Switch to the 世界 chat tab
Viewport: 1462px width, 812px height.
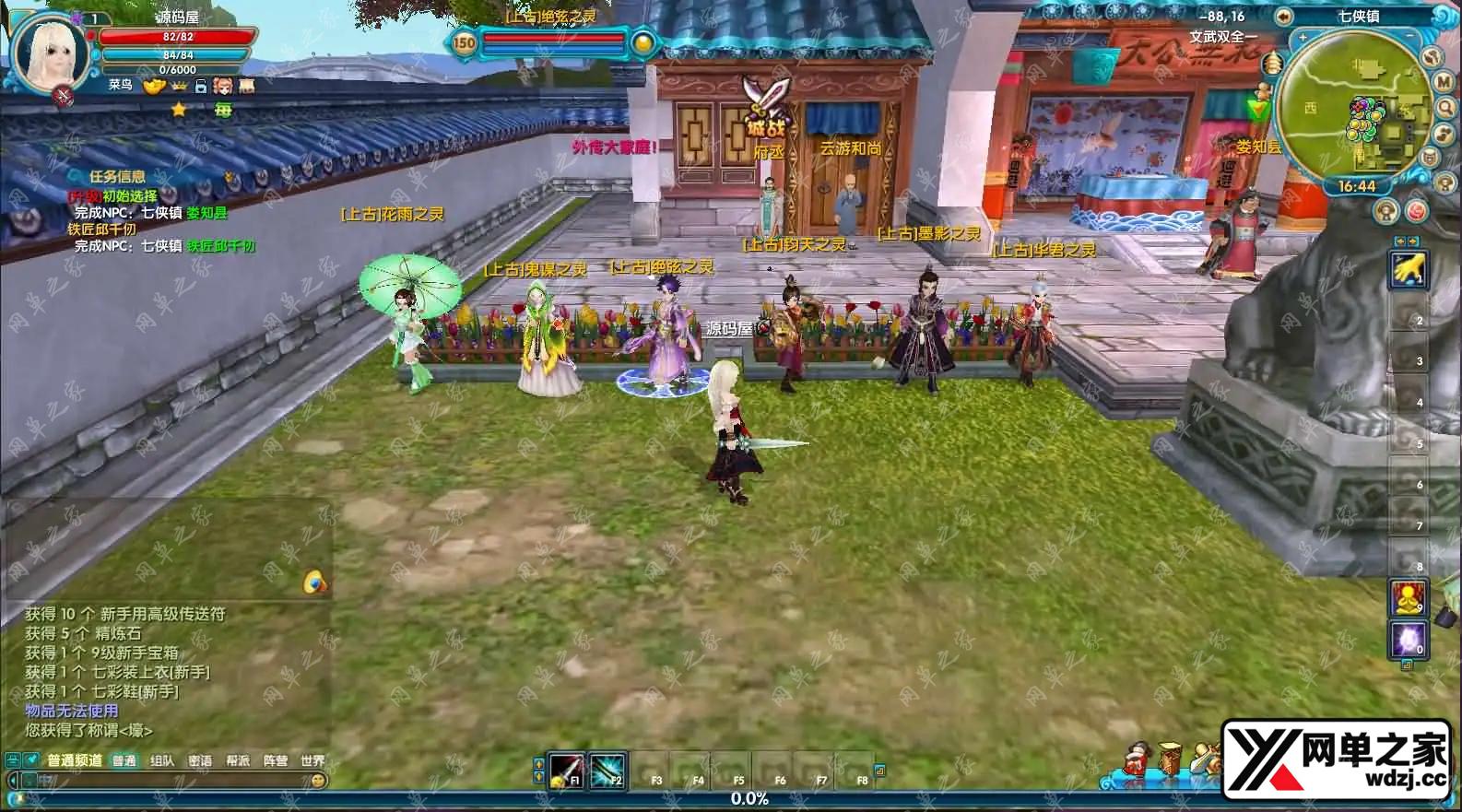312,760
